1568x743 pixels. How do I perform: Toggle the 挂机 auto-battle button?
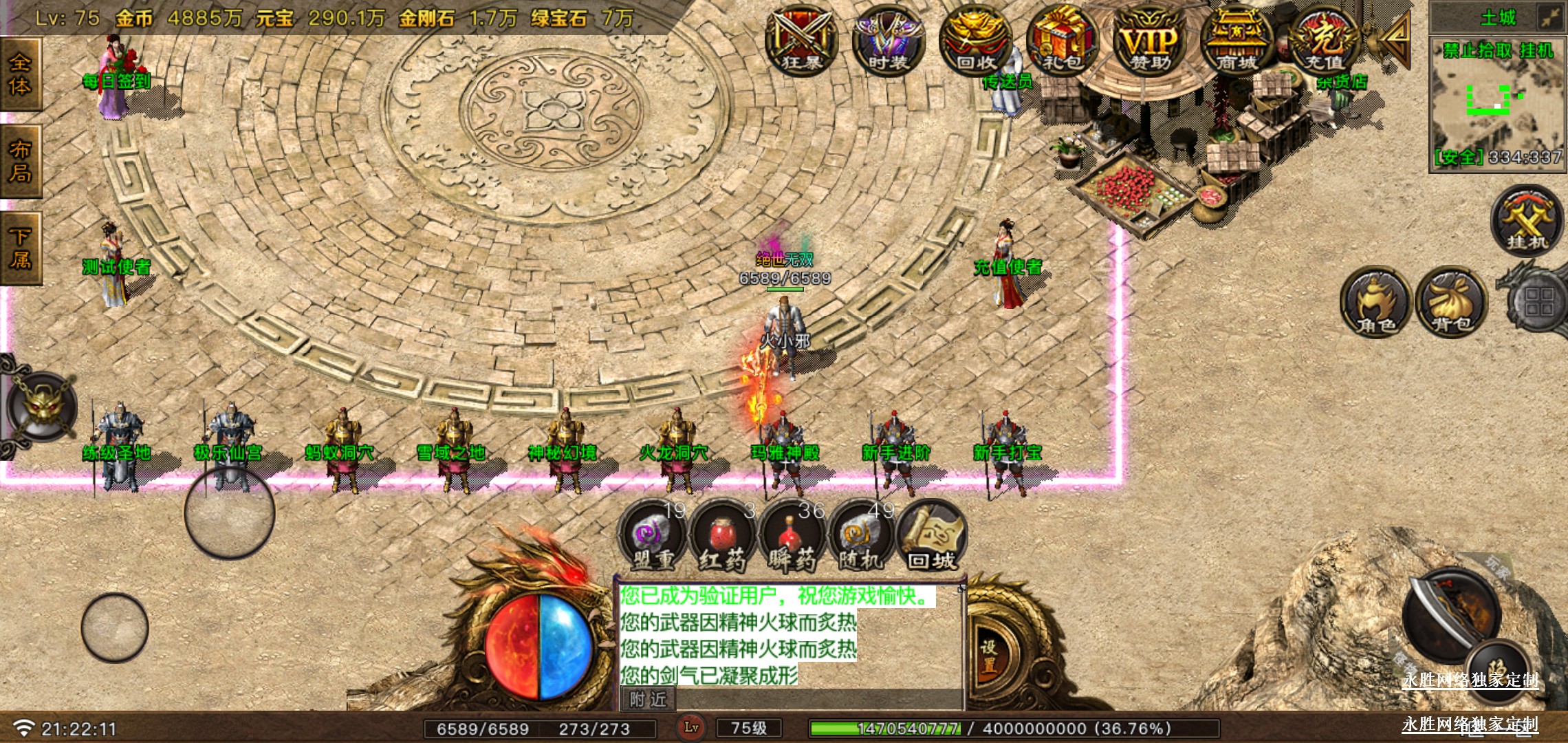pos(1527,220)
